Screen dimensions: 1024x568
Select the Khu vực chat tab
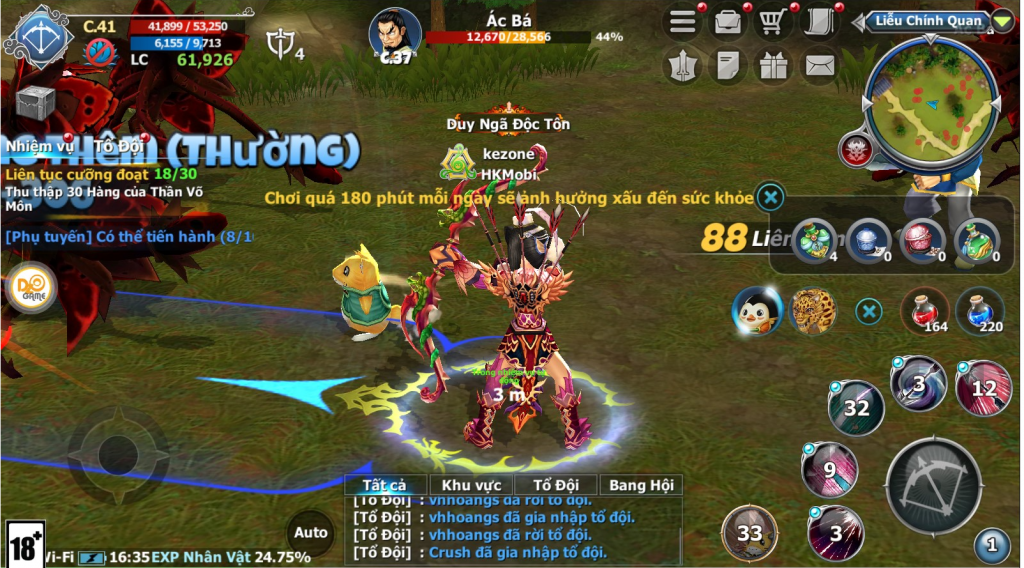470,485
